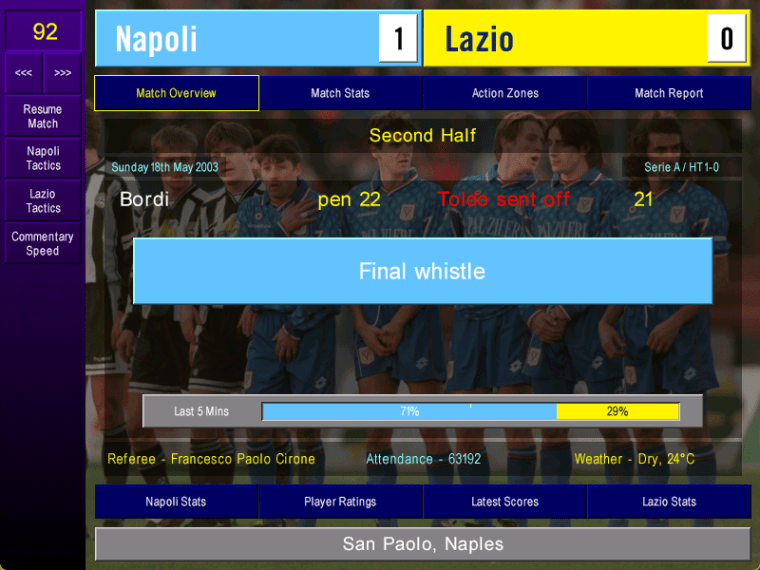
Task: Open Napoli Stats
Action: pos(176,501)
